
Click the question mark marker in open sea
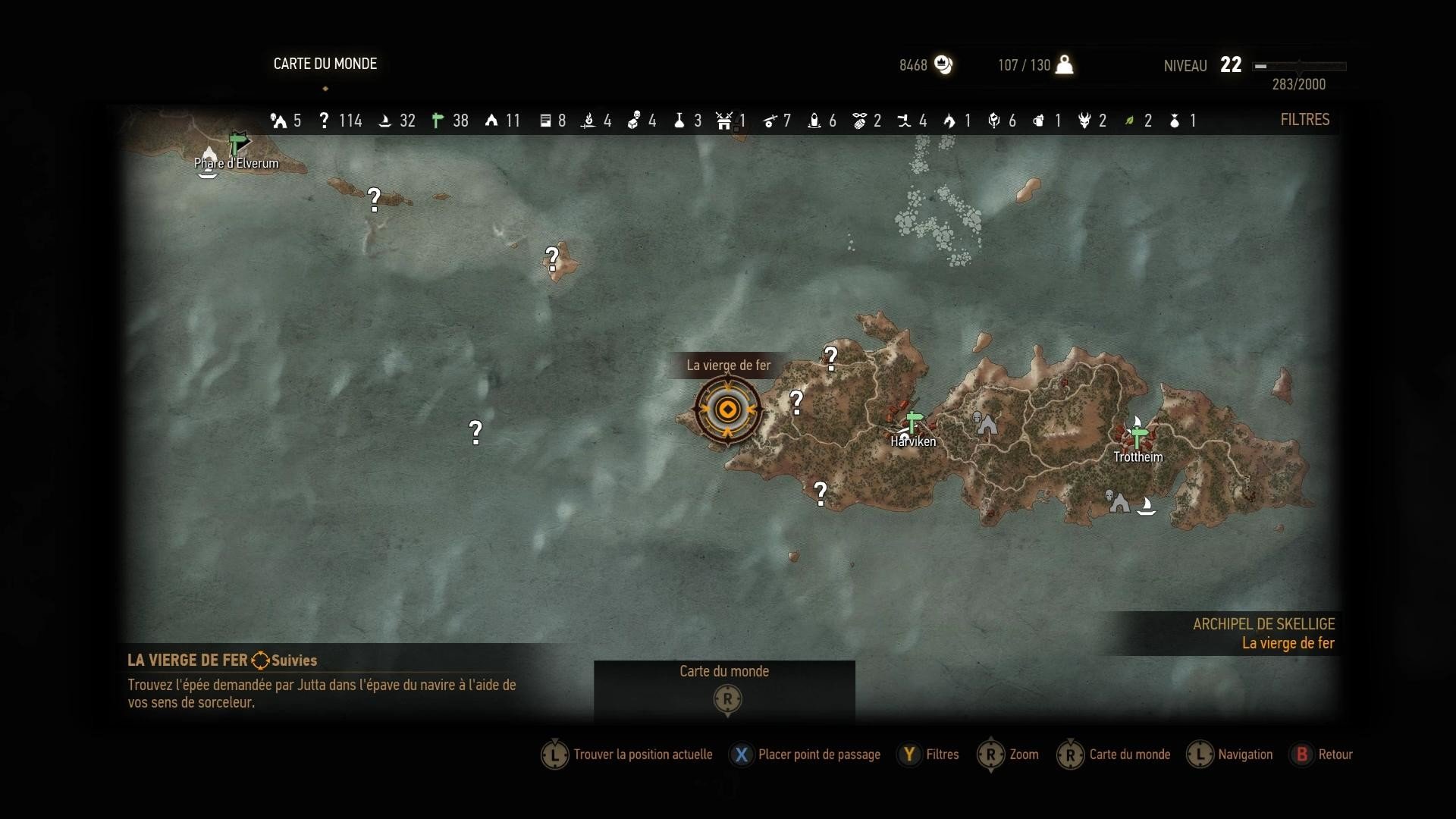[475, 432]
